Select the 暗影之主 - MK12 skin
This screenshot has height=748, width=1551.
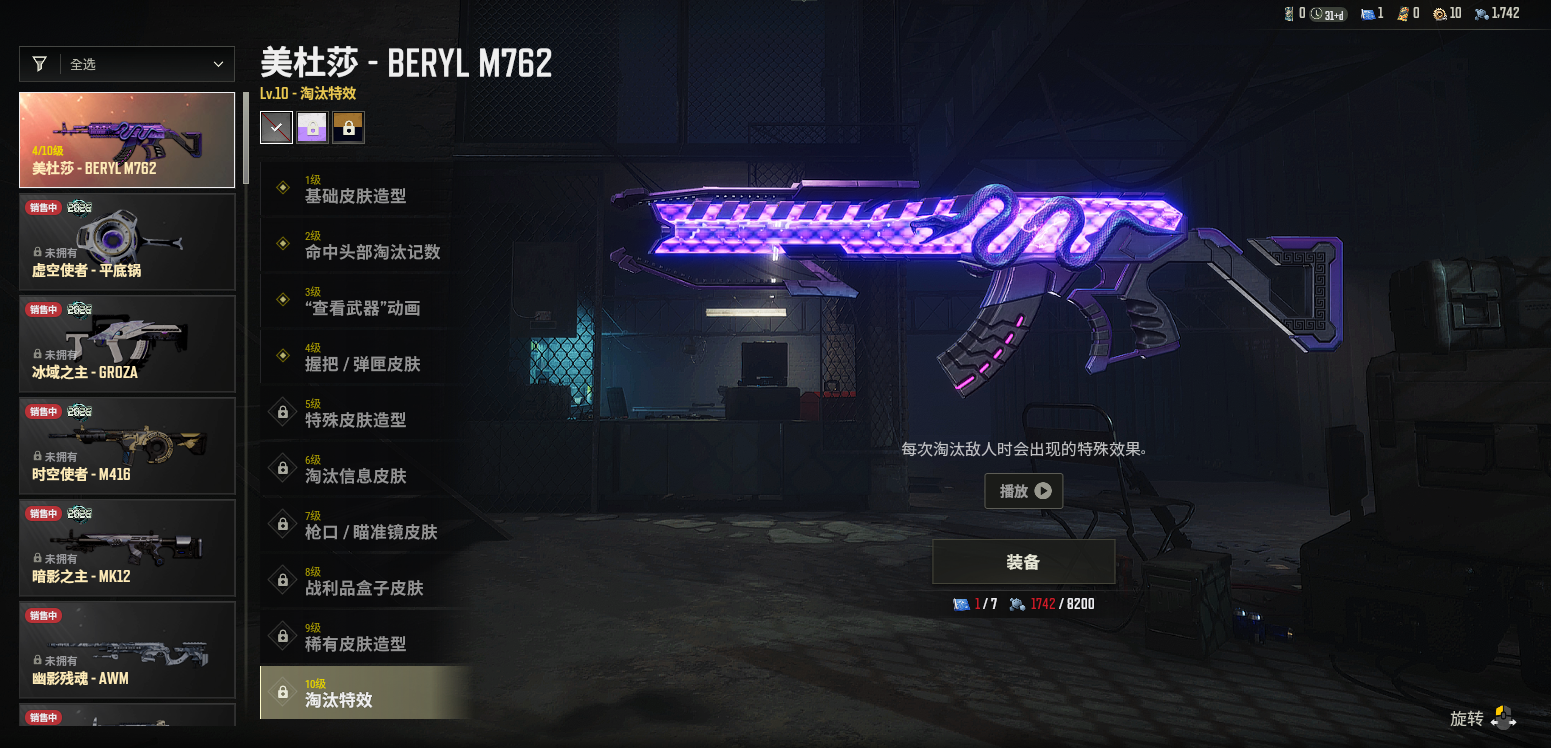(127, 548)
